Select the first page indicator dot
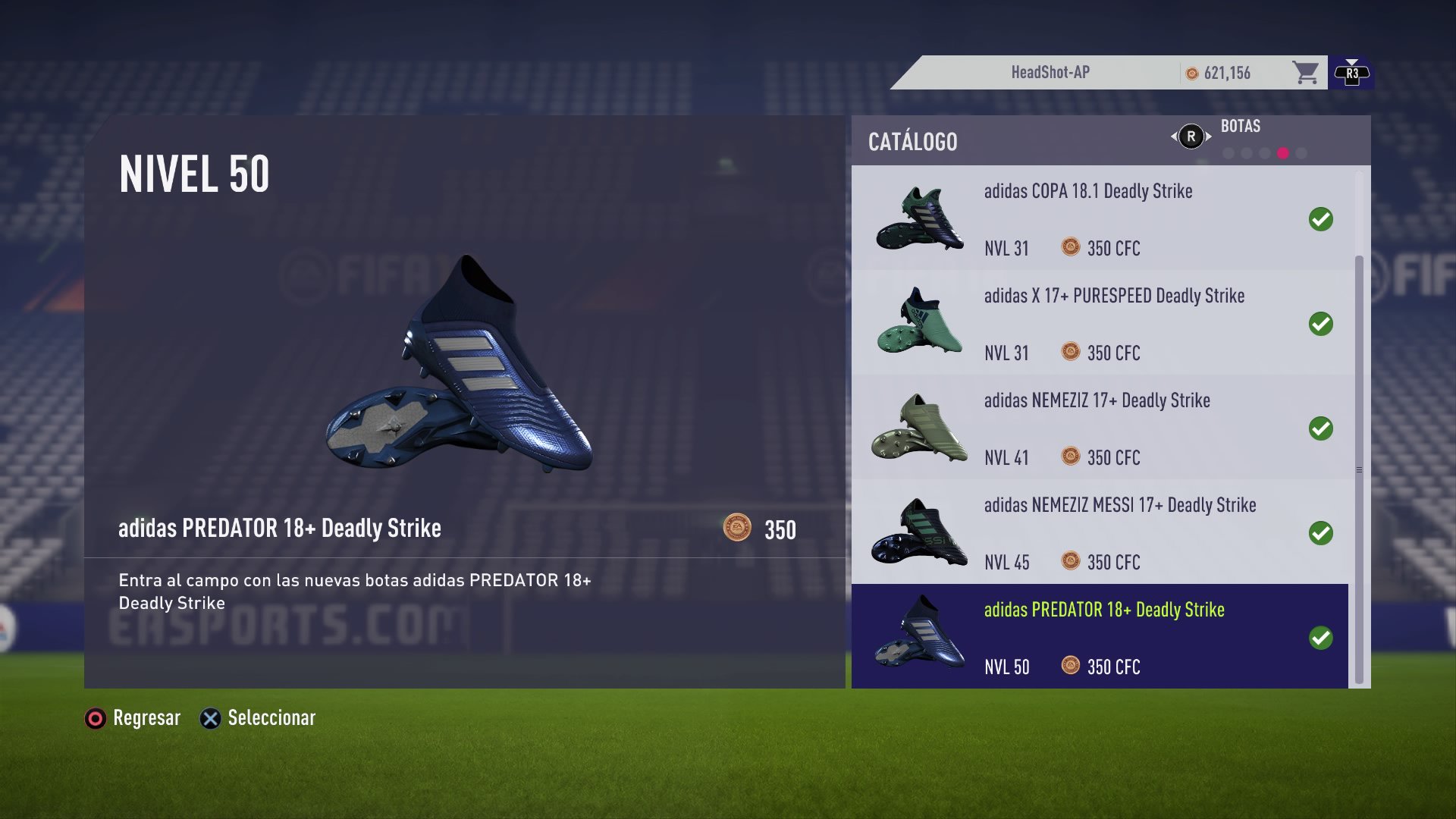 tap(1228, 154)
